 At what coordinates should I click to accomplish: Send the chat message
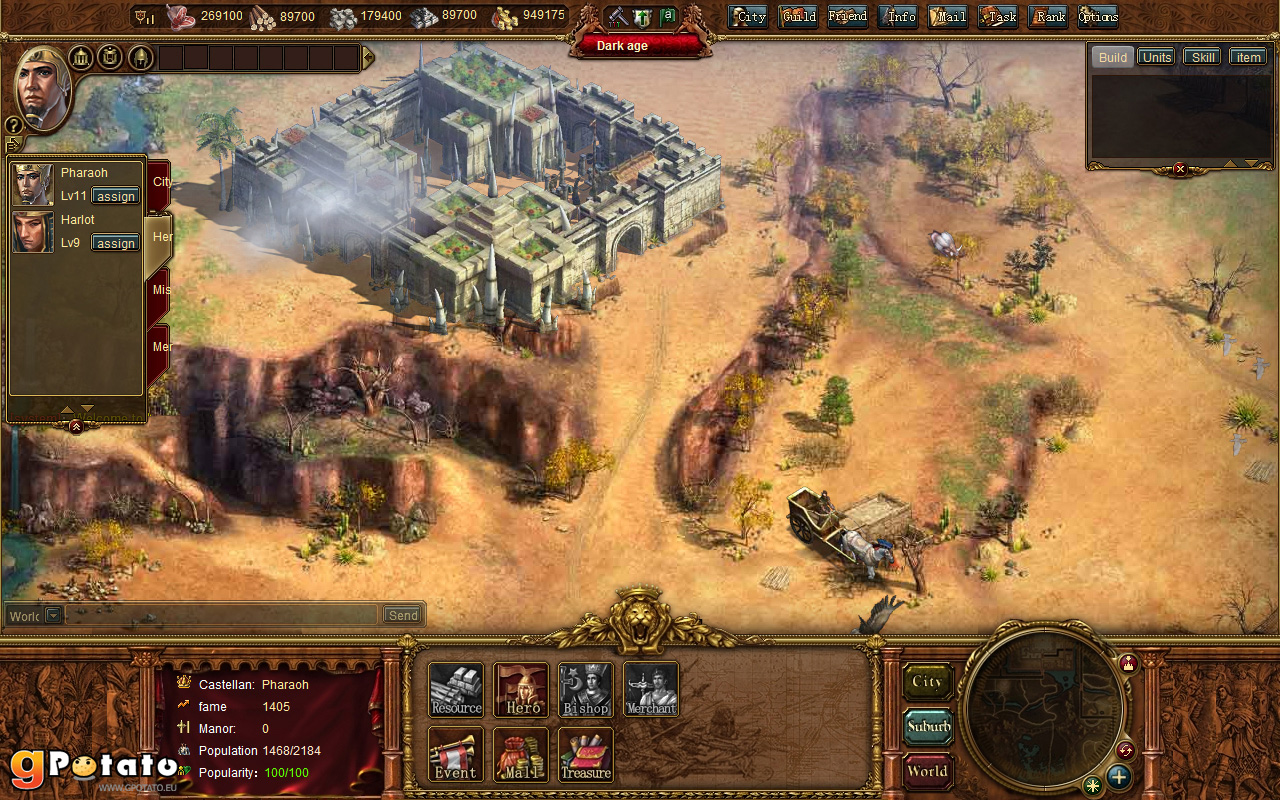point(403,615)
